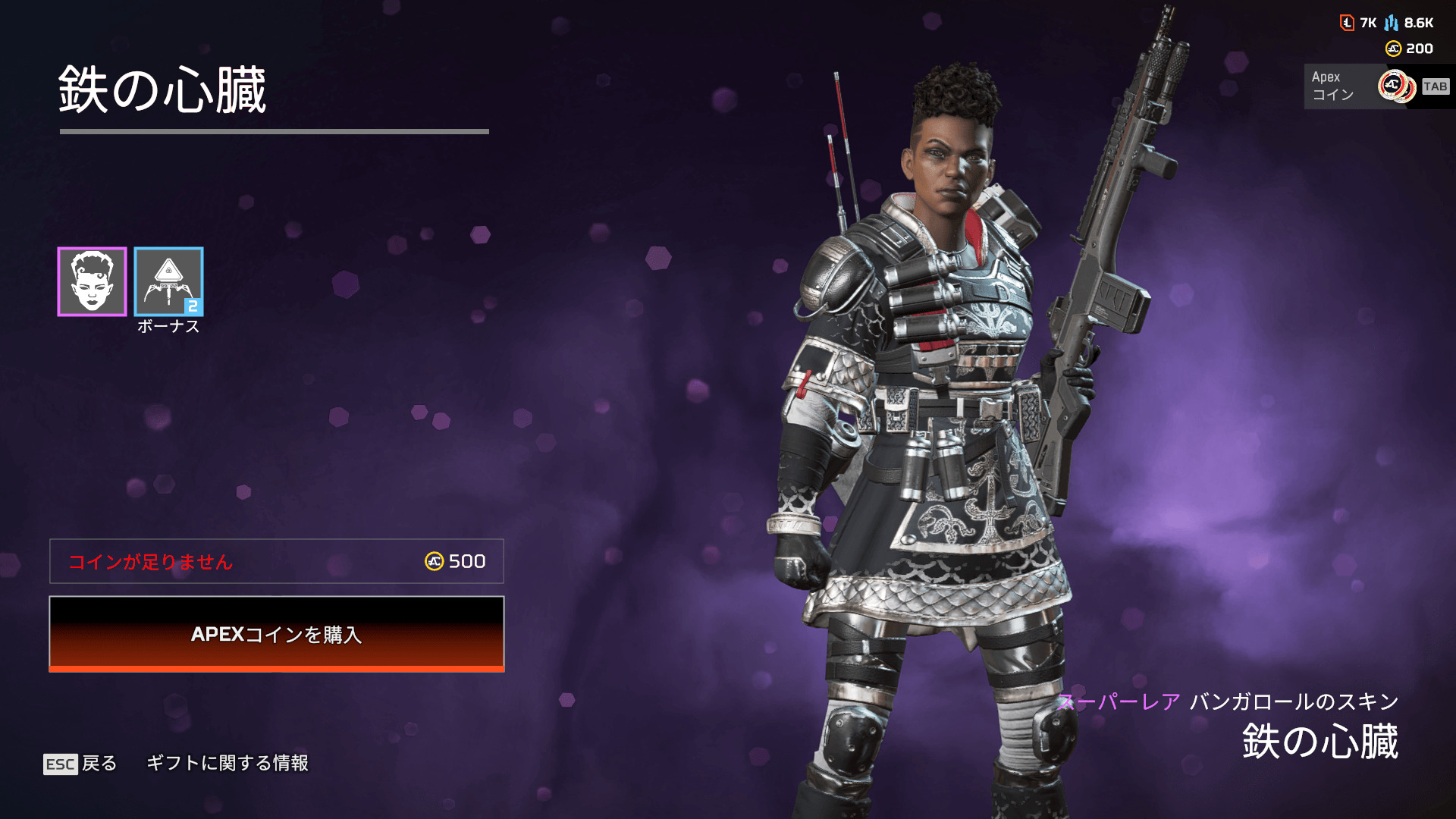Click the 500 coin price row
Viewport: 1456px width, 819px height.
click(277, 561)
